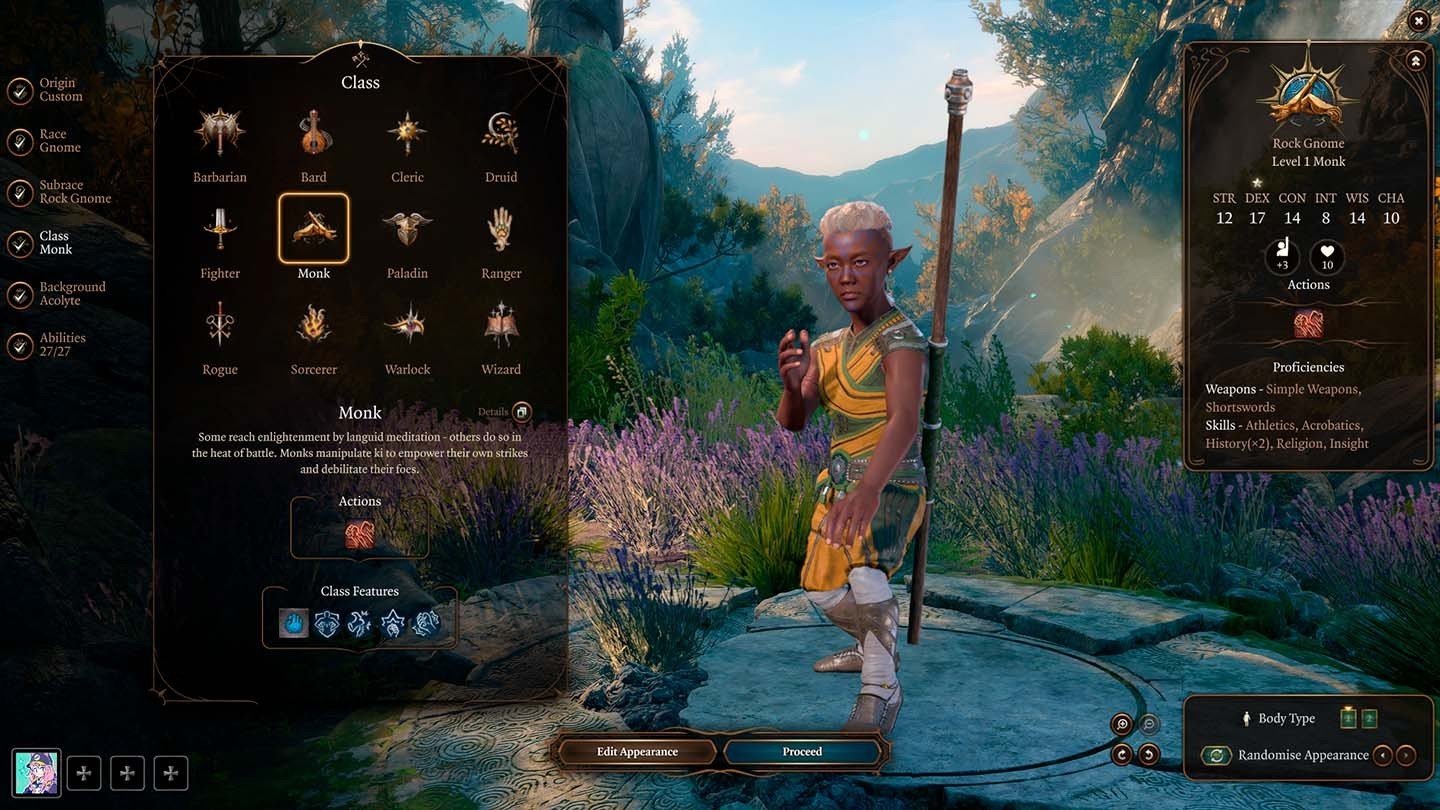Screen dimensions: 1440x810
Task: Pick the Warlock class
Action: [x=407, y=326]
